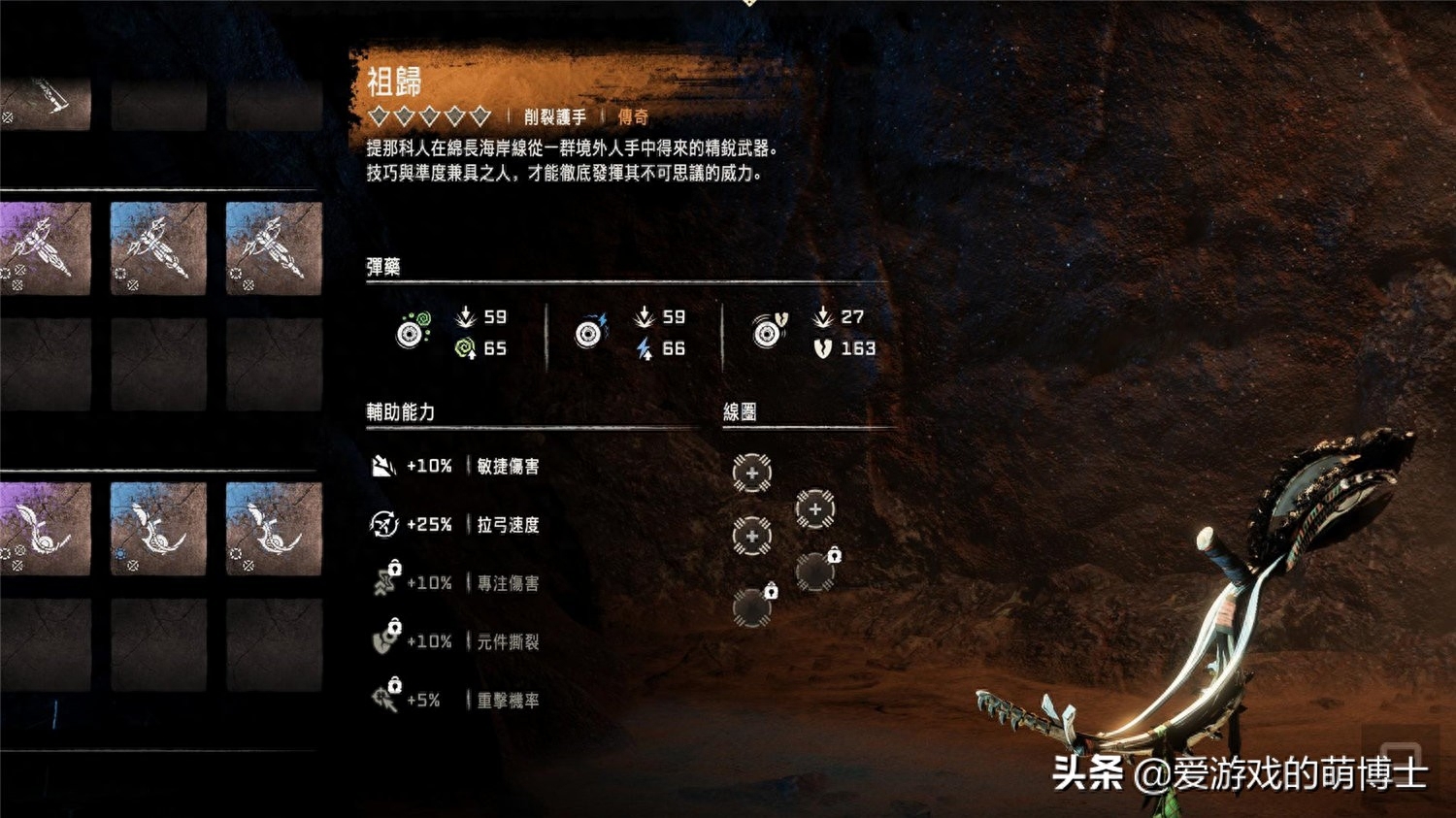Choose the shock ammo icon with lightning bolt
This screenshot has height=818, width=1456.
pyautogui.click(x=589, y=332)
